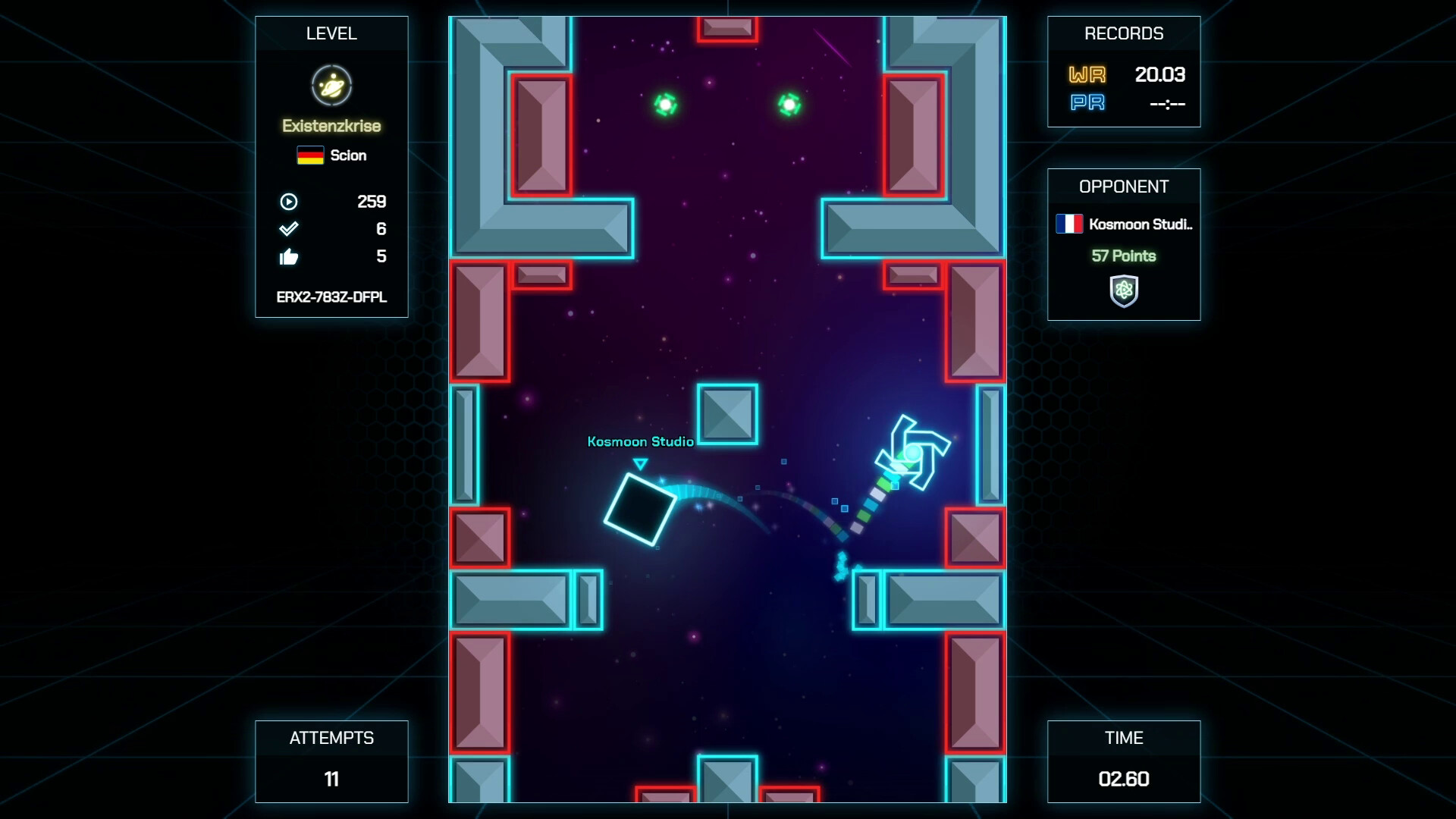Open the RECORDS panel header
The height and width of the screenshot is (819, 1456).
[x=1124, y=33]
